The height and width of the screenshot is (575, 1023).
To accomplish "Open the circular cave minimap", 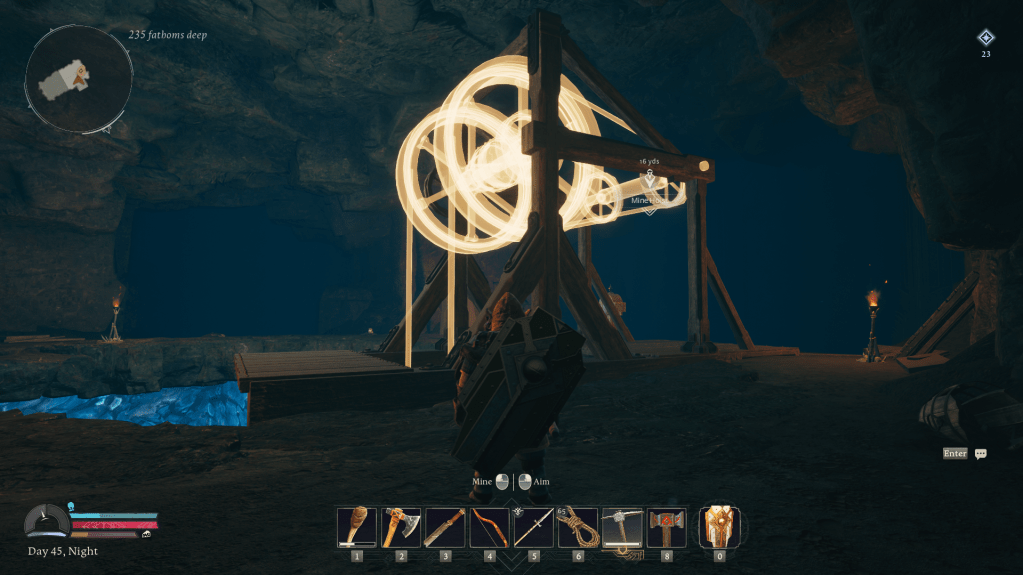I will point(79,79).
